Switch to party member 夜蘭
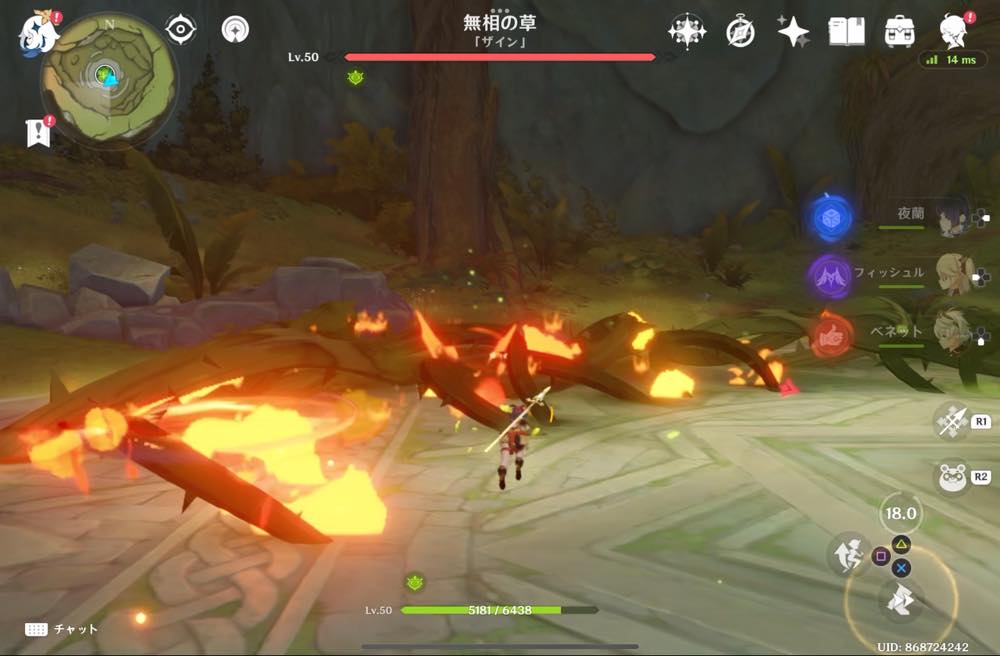 [x=953, y=216]
